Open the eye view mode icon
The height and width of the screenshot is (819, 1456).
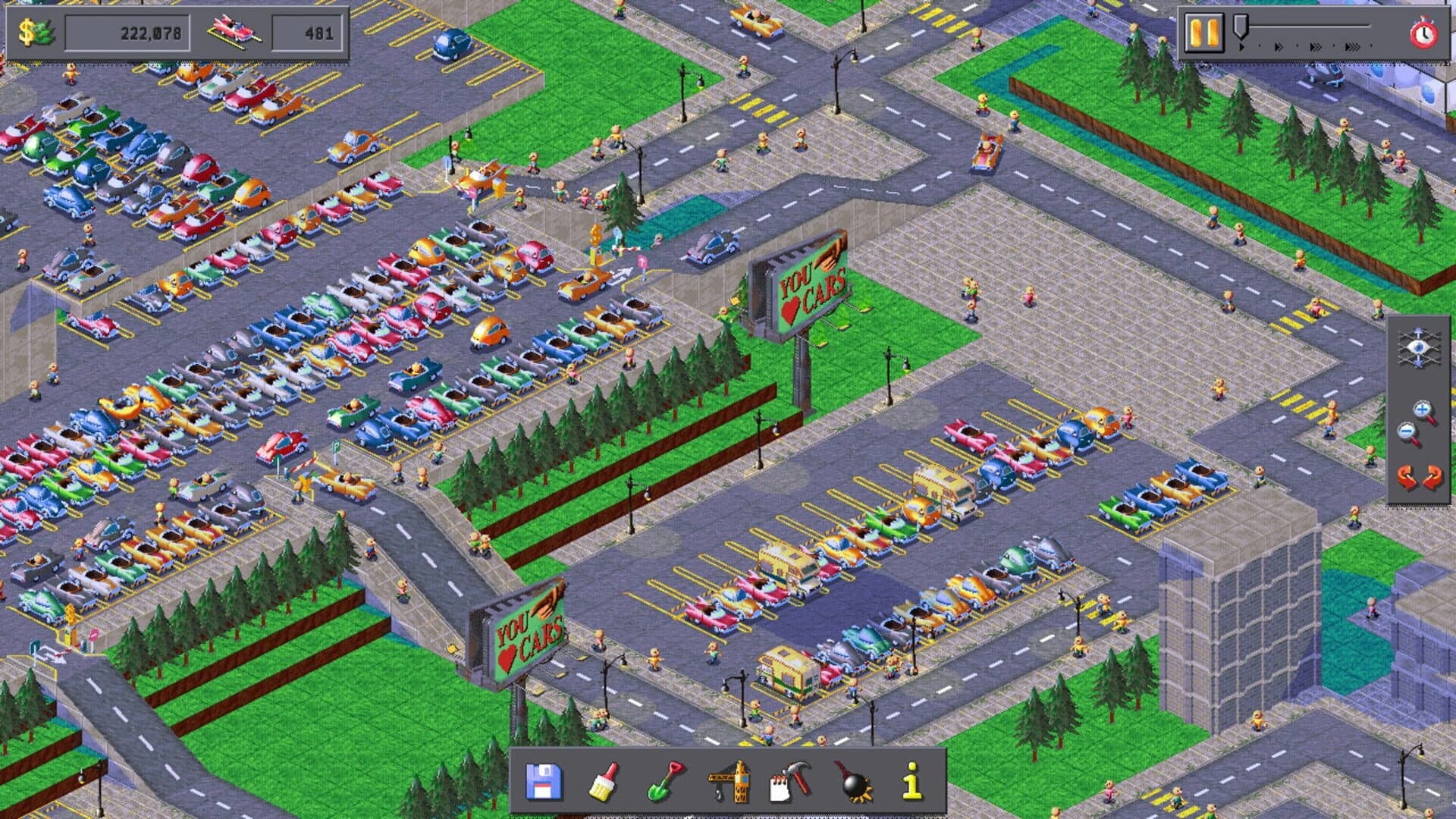pos(1419,347)
